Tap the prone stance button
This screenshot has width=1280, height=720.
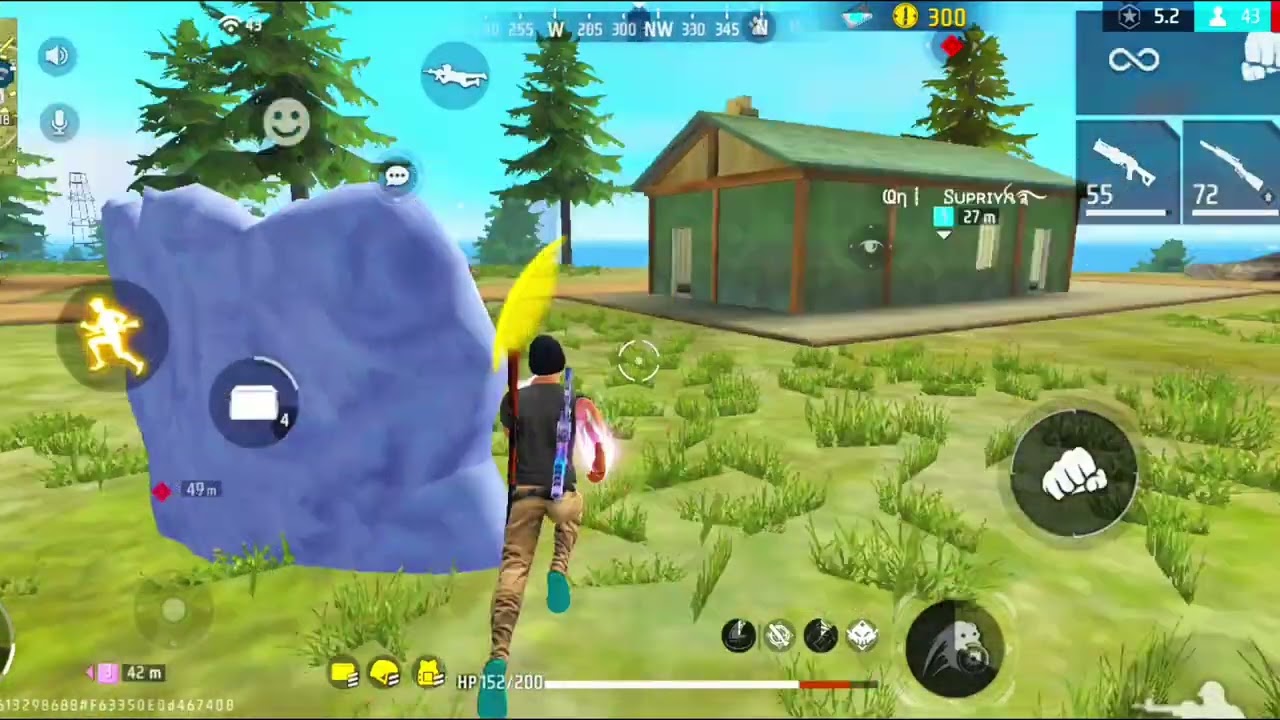pyautogui.click(x=455, y=77)
